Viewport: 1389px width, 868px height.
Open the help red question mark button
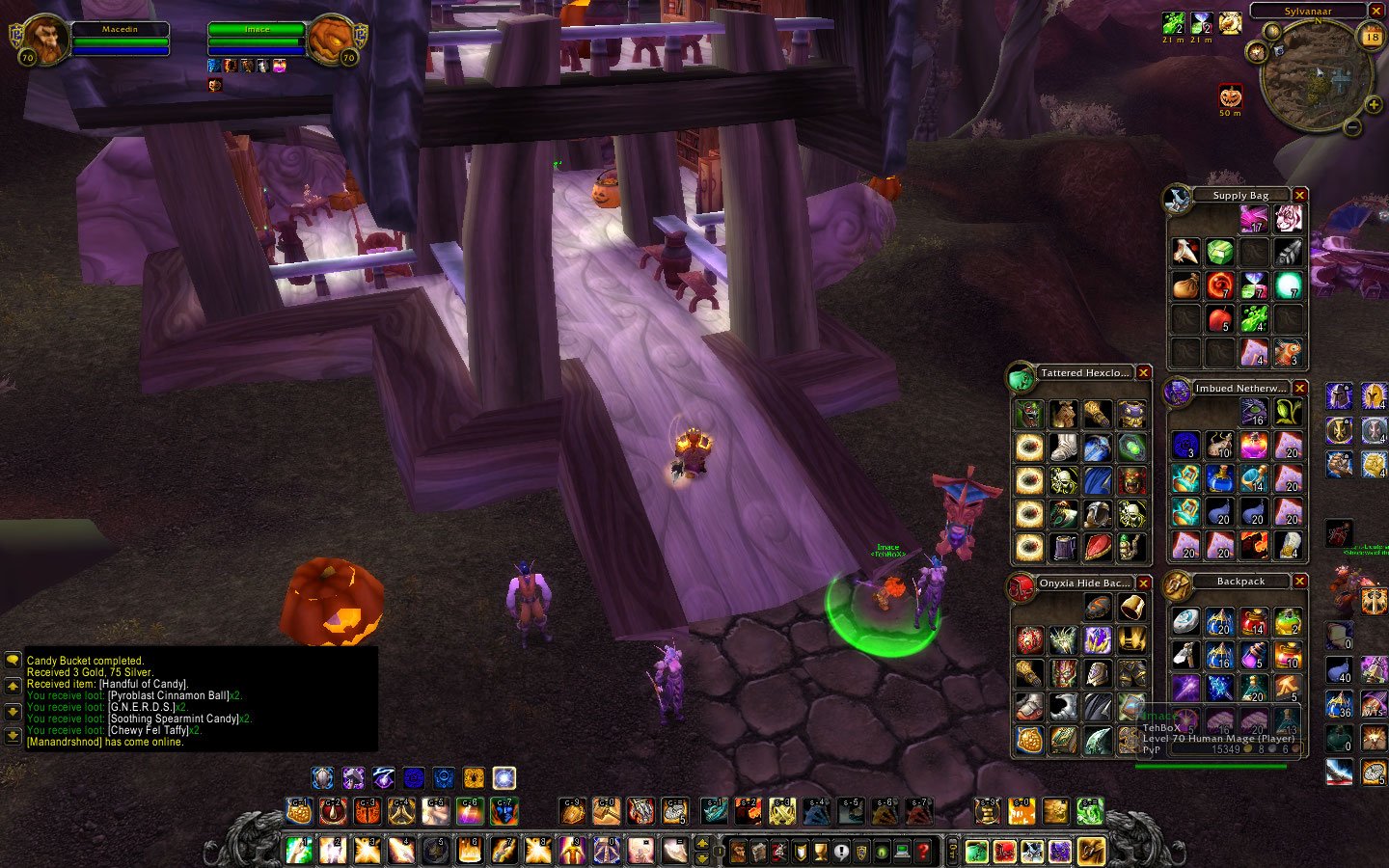click(x=923, y=852)
